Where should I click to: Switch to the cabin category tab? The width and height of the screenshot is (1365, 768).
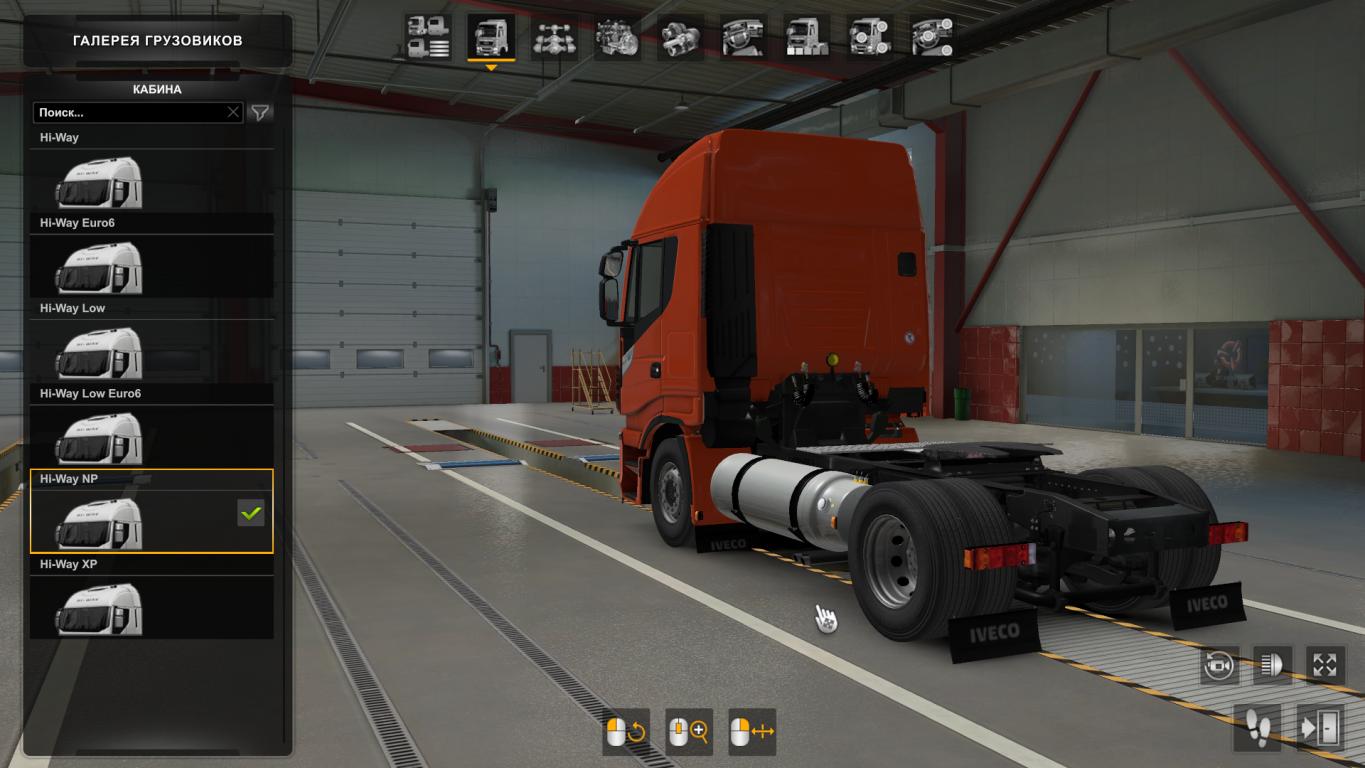pos(490,38)
